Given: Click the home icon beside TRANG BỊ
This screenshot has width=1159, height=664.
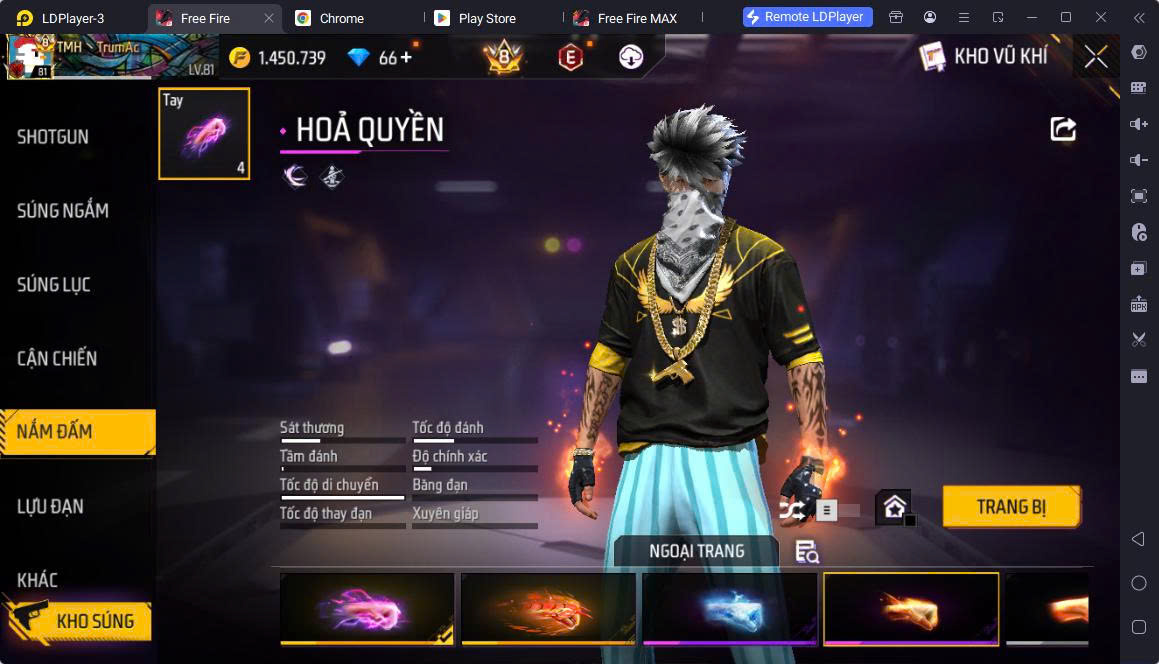Looking at the screenshot, I should point(894,507).
